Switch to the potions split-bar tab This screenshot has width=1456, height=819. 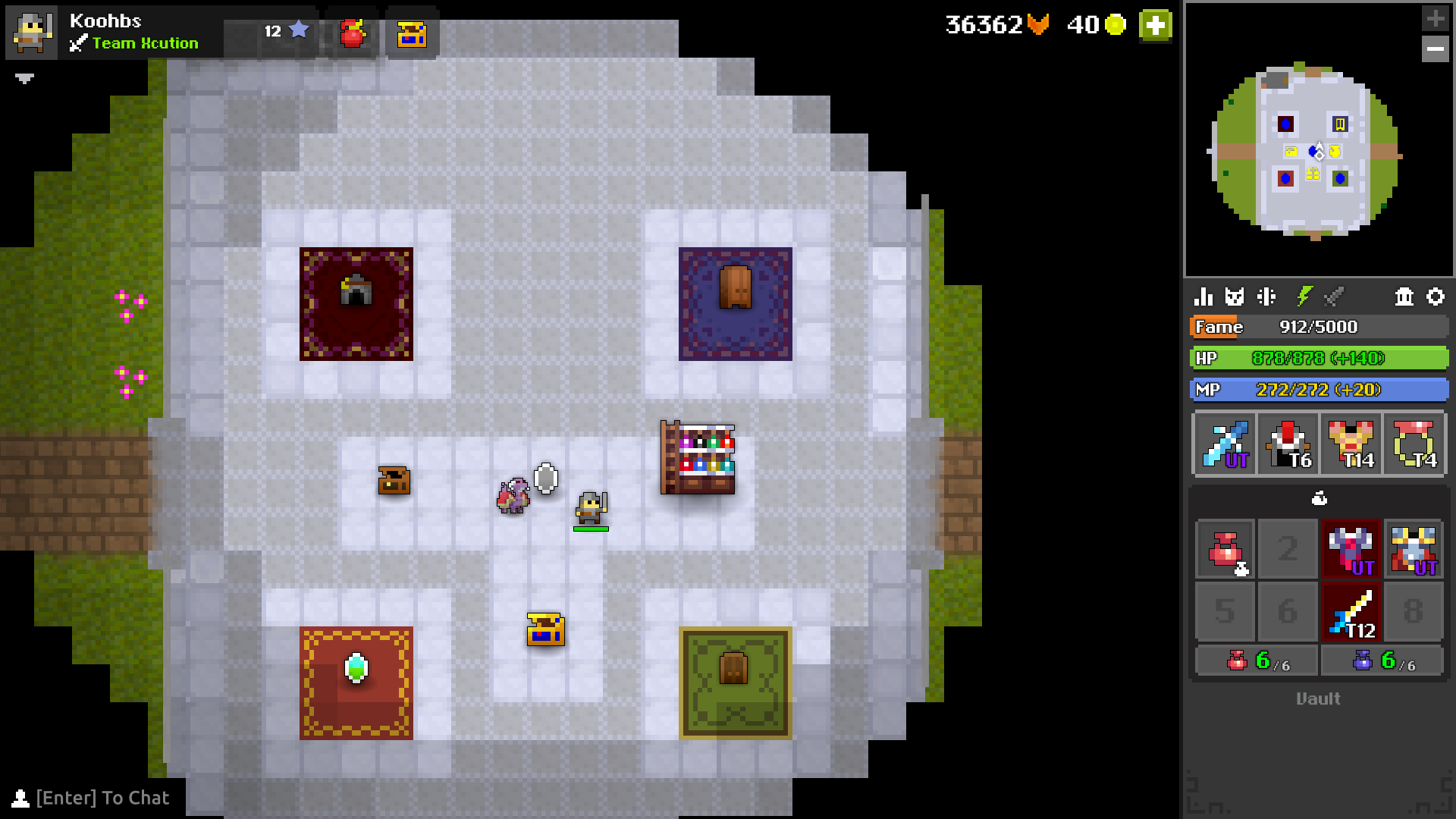[x=1268, y=297]
